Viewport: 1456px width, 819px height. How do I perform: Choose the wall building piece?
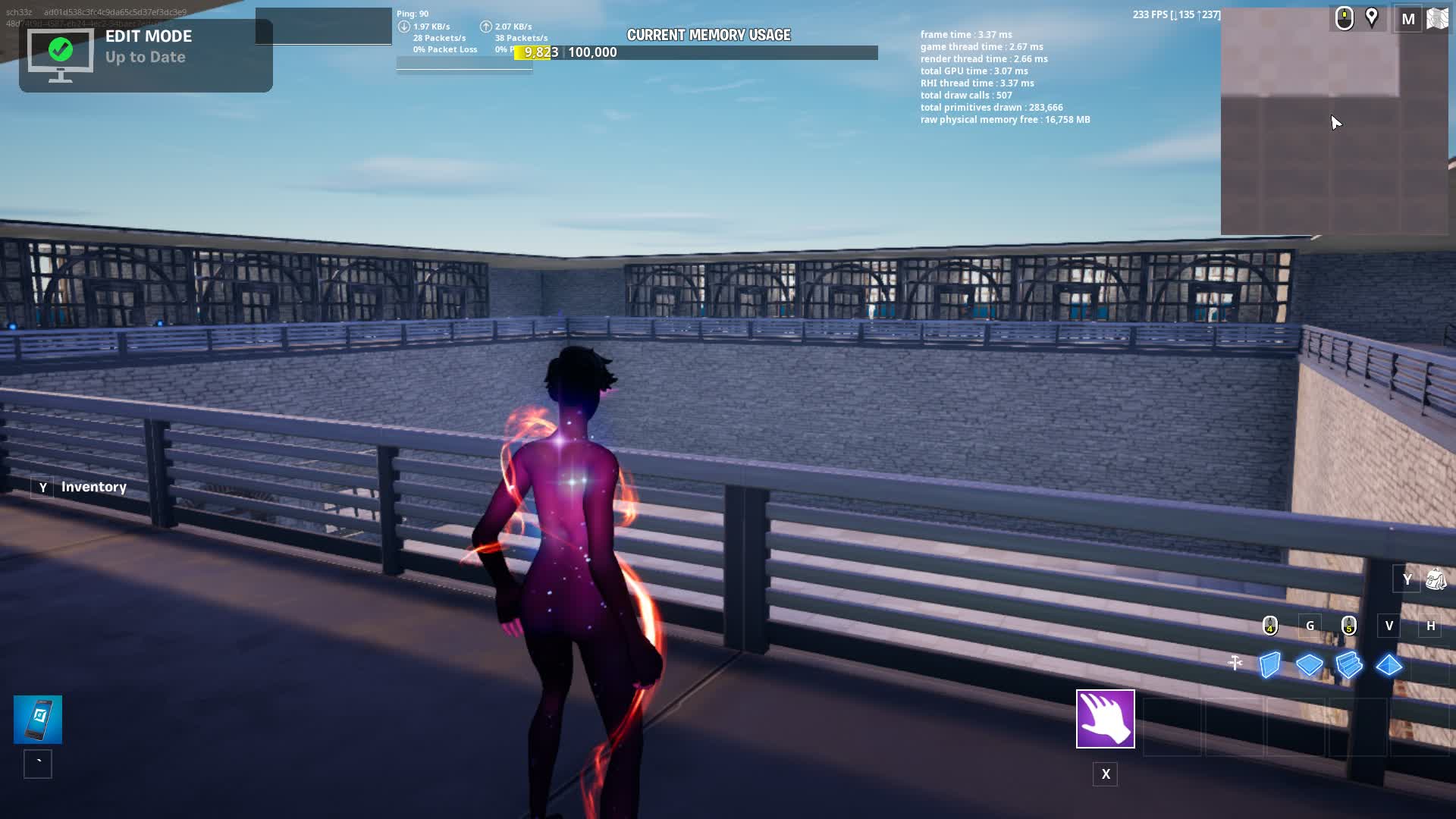click(1270, 665)
